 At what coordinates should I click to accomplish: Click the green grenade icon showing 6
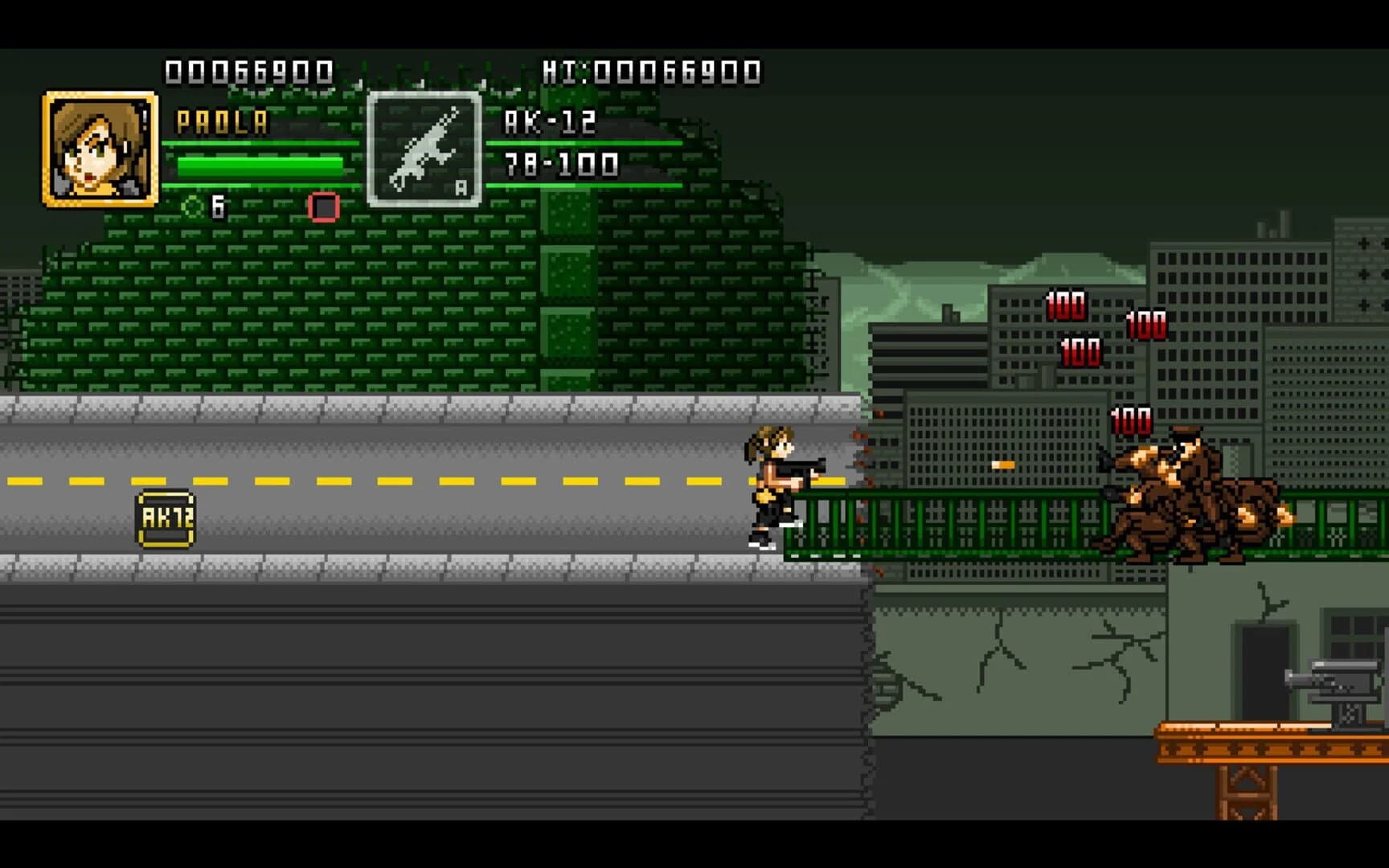tap(191, 207)
